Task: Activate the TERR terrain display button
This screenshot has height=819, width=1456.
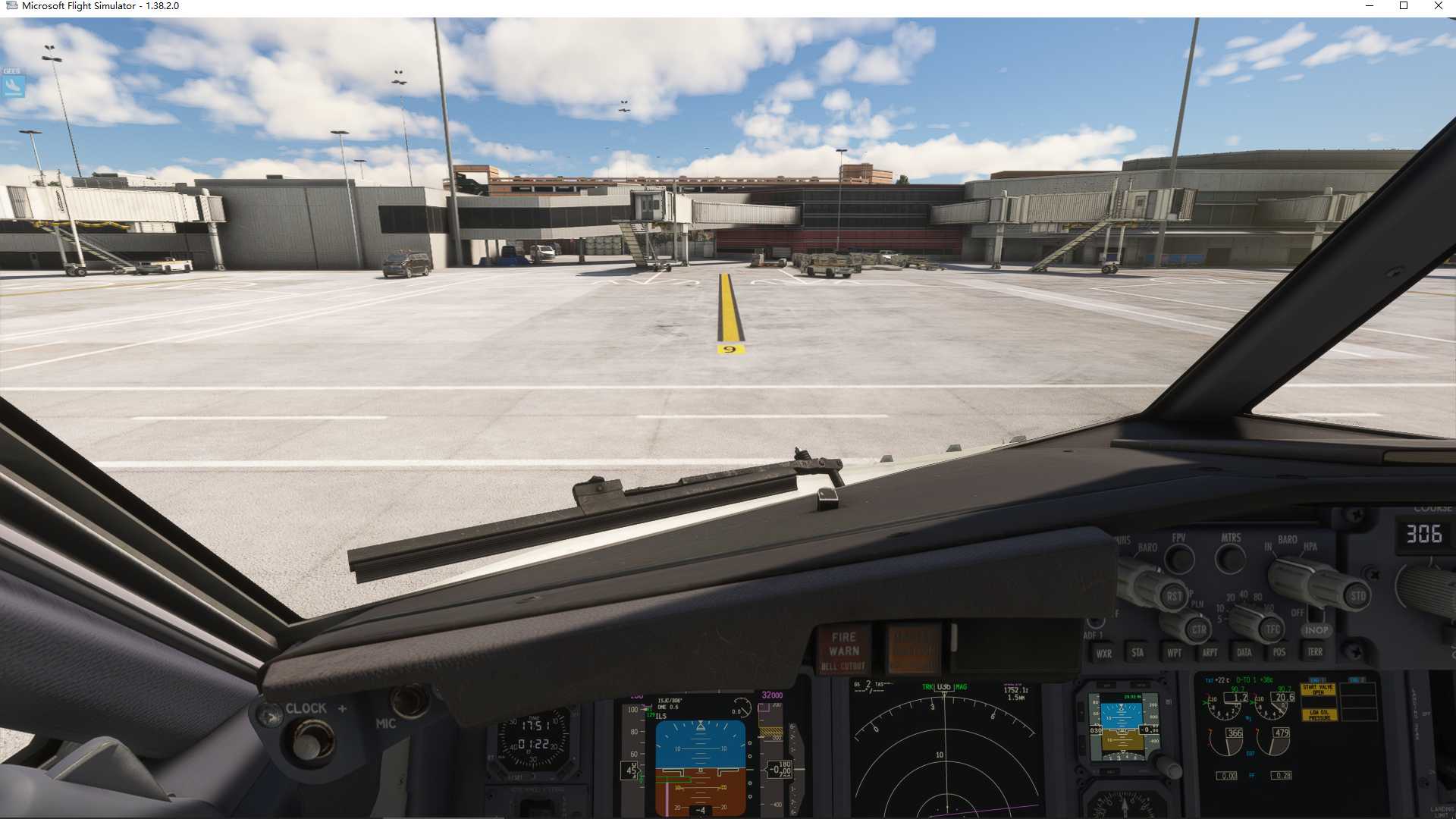Action: click(1315, 651)
